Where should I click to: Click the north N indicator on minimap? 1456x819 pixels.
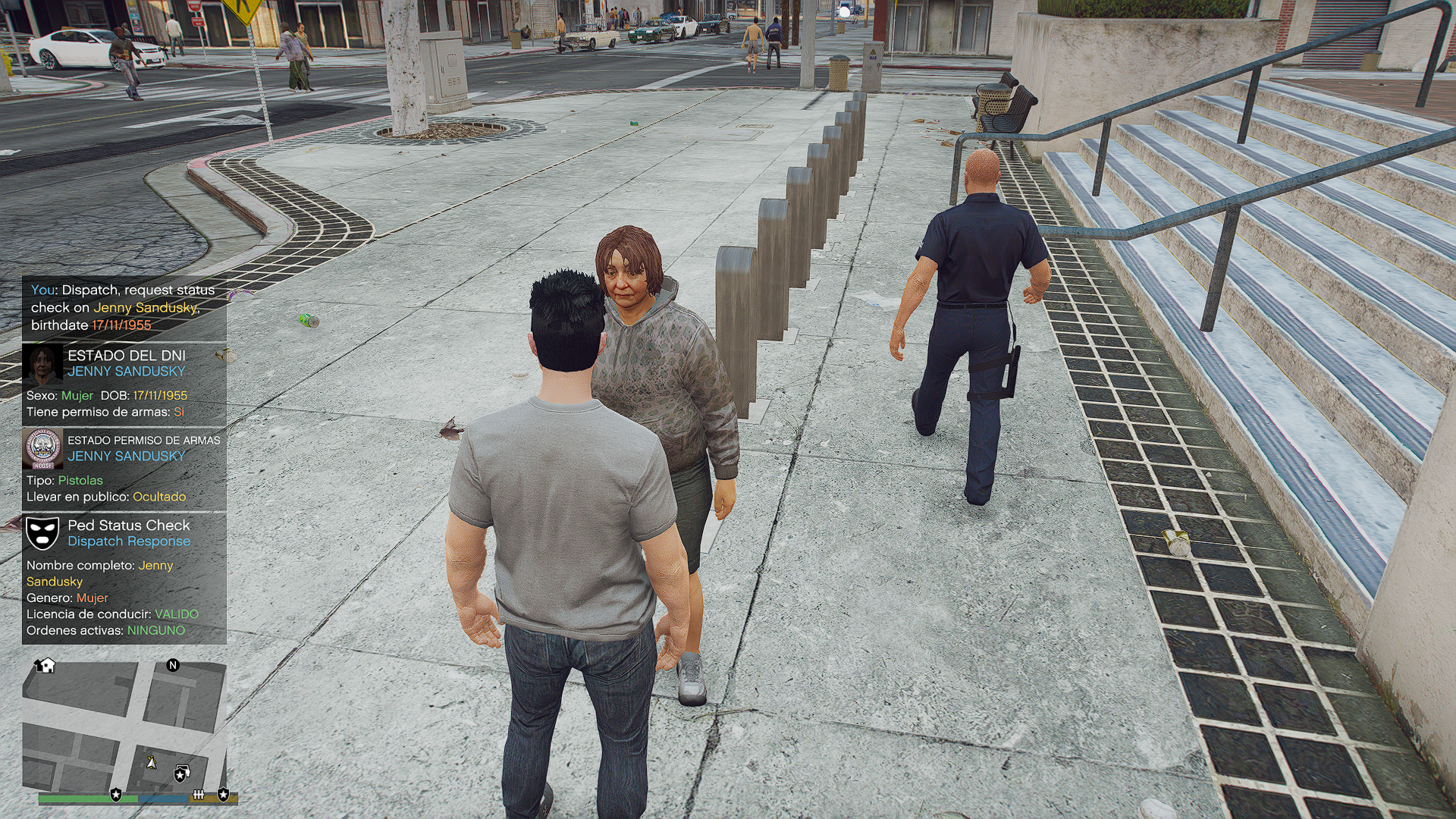173,665
